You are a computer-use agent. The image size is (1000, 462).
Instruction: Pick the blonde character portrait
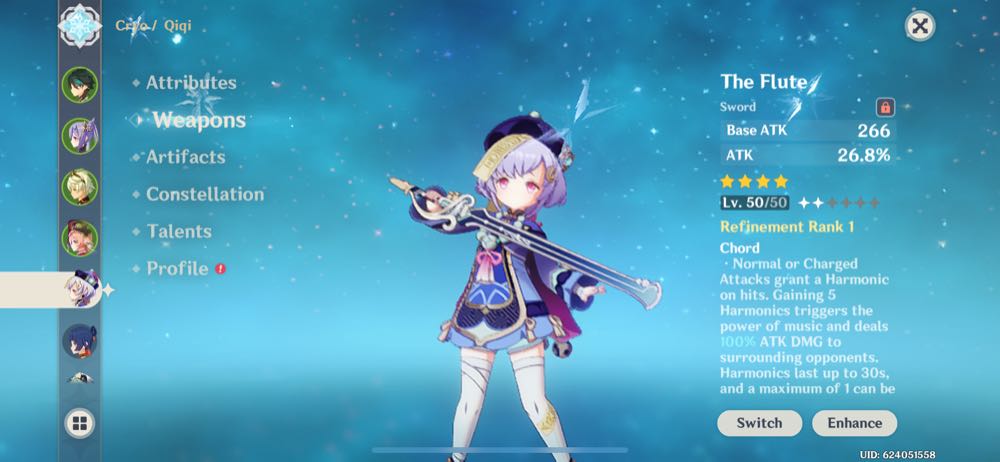click(79, 186)
